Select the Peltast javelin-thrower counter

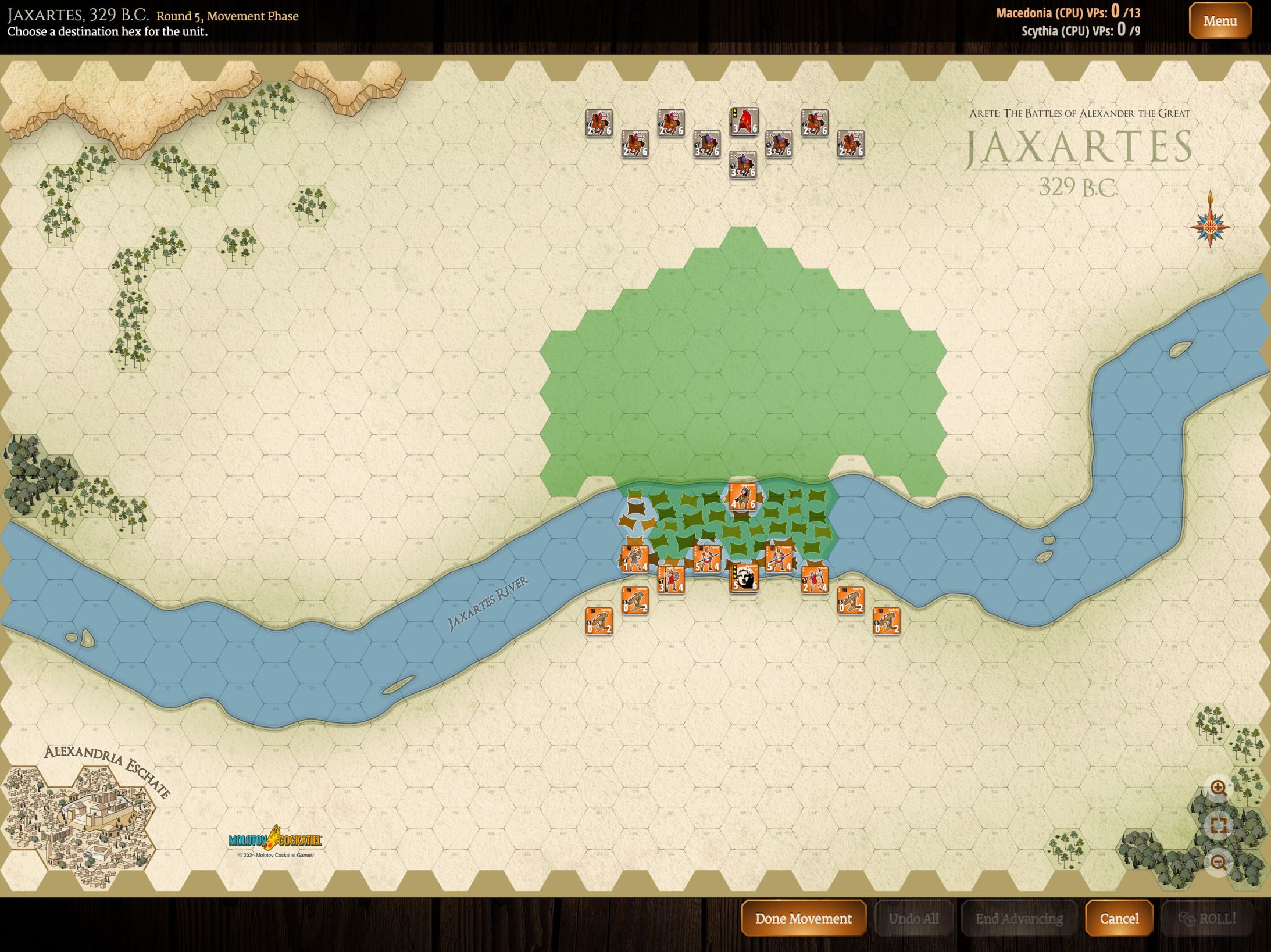point(815,579)
